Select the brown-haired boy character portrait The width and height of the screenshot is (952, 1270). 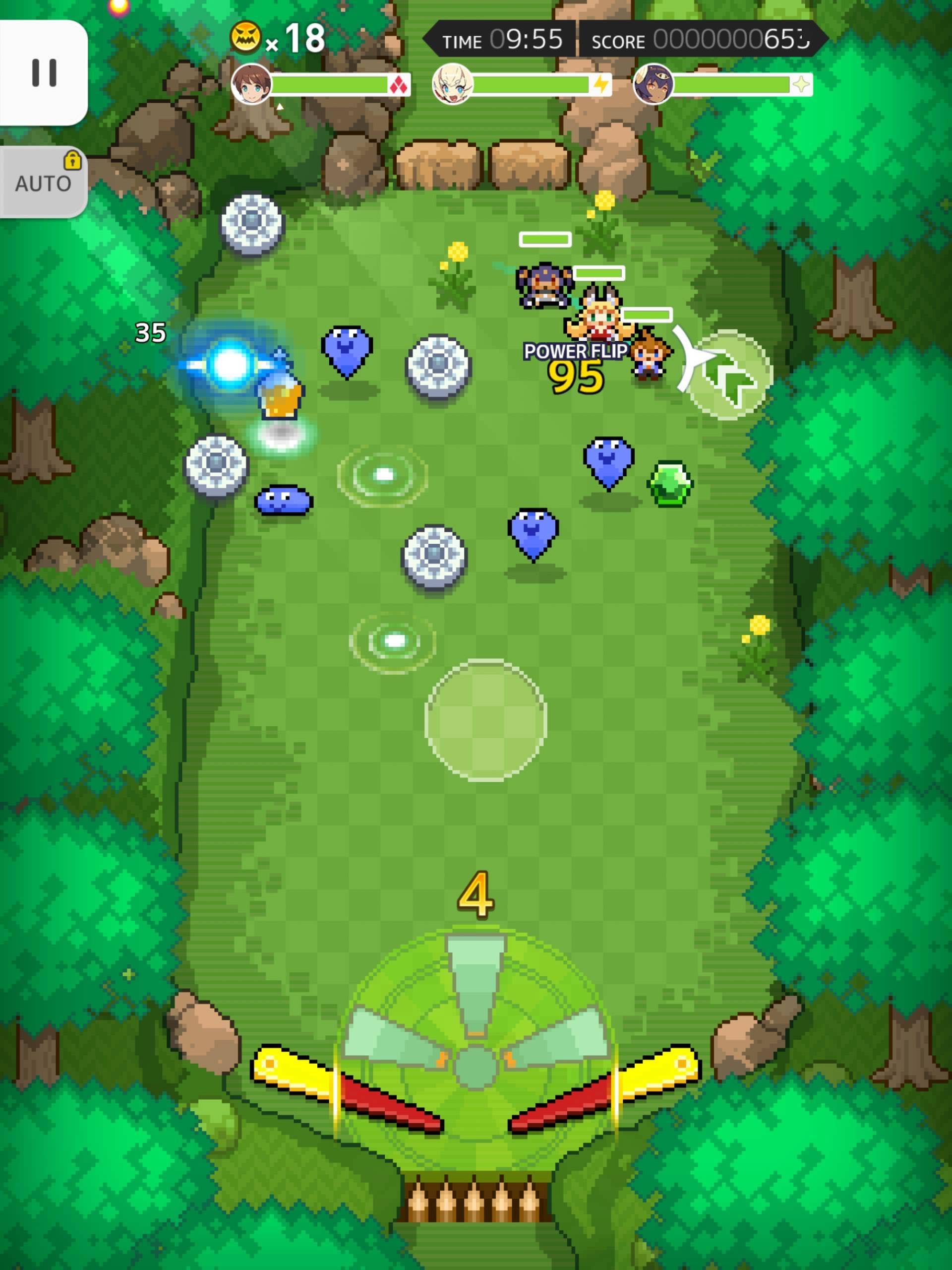coord(251,84)
